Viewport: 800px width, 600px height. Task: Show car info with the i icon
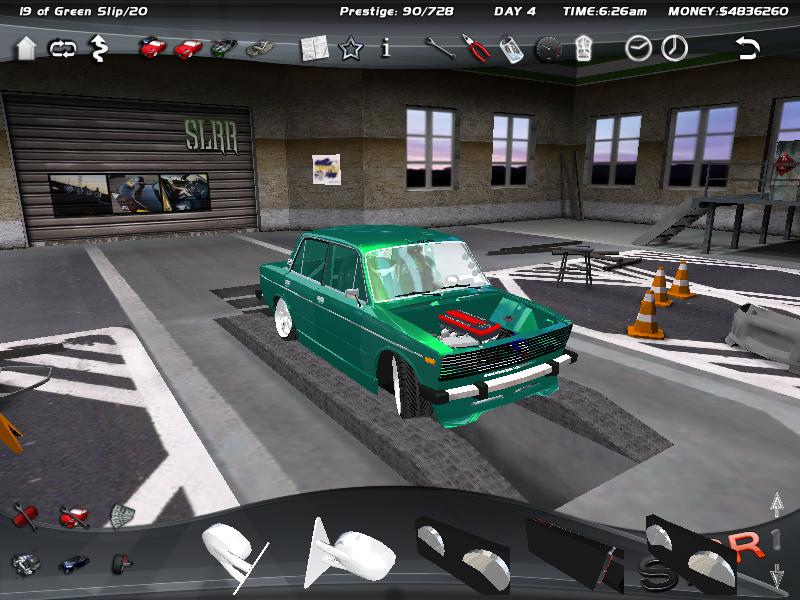coord(386,48)
